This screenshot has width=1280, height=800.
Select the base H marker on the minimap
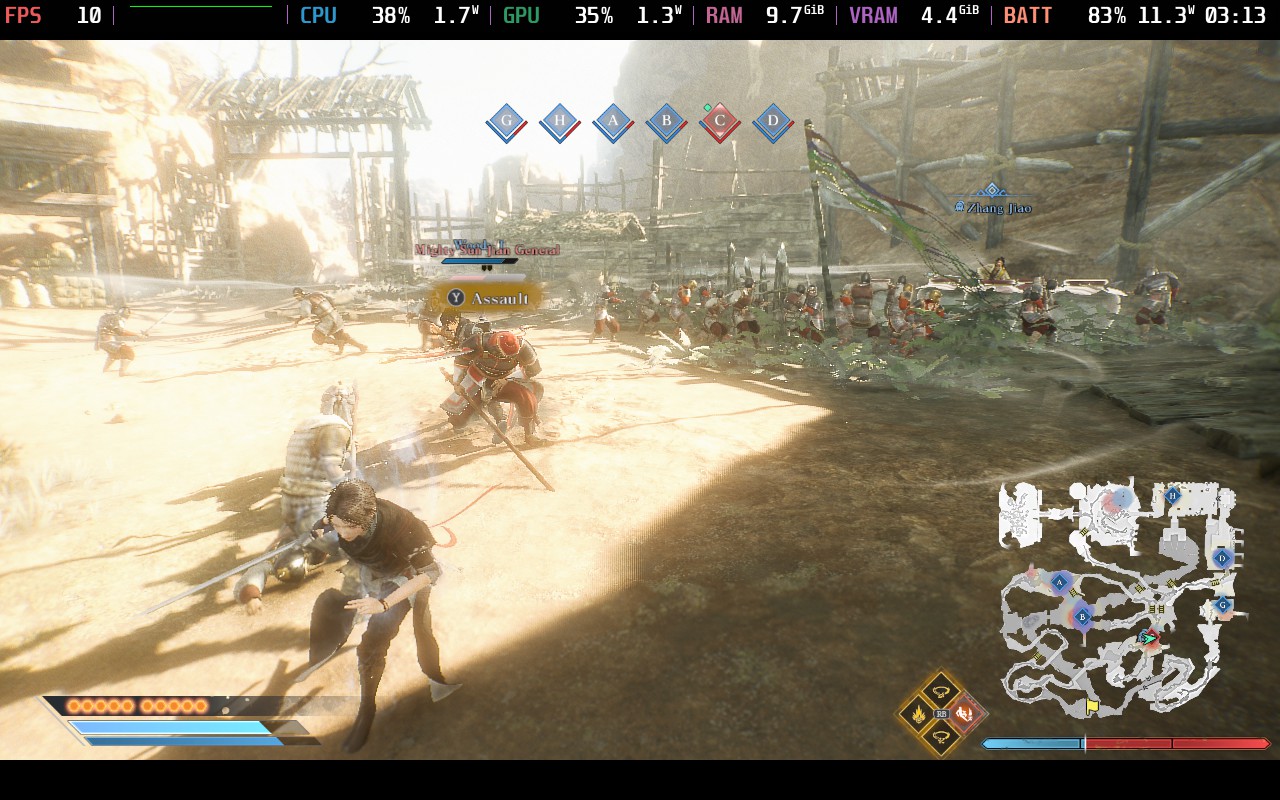coord(1173,495)
